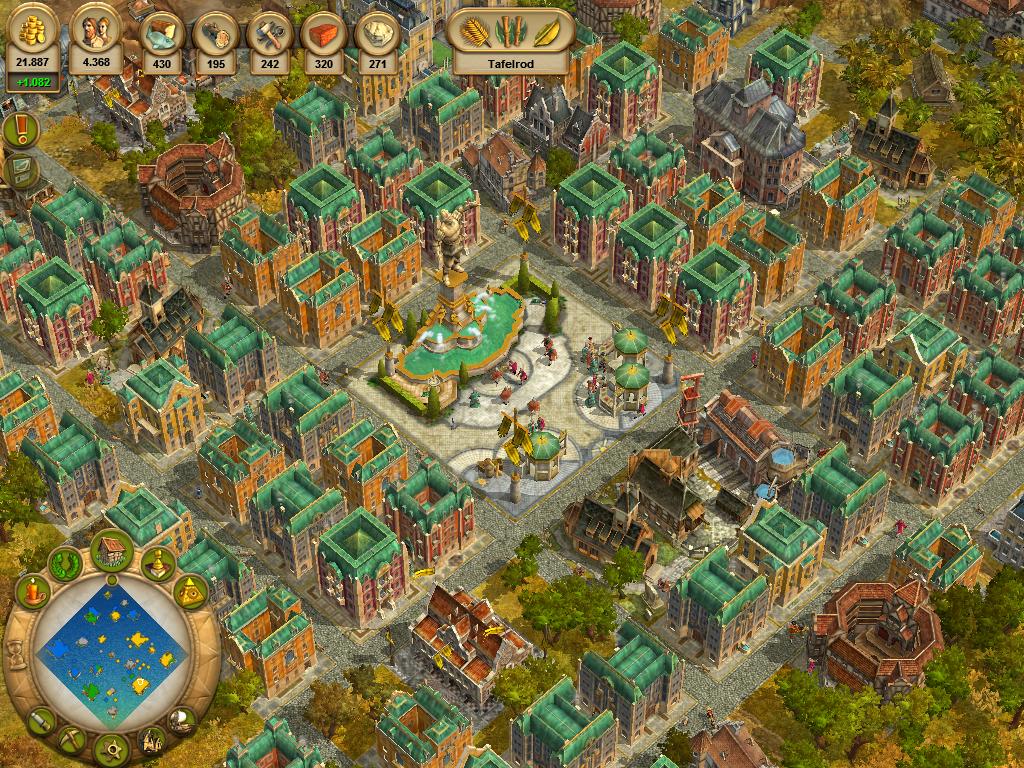1024x768 pixels.
Task: Select the candle button
Action: (34, 592)
